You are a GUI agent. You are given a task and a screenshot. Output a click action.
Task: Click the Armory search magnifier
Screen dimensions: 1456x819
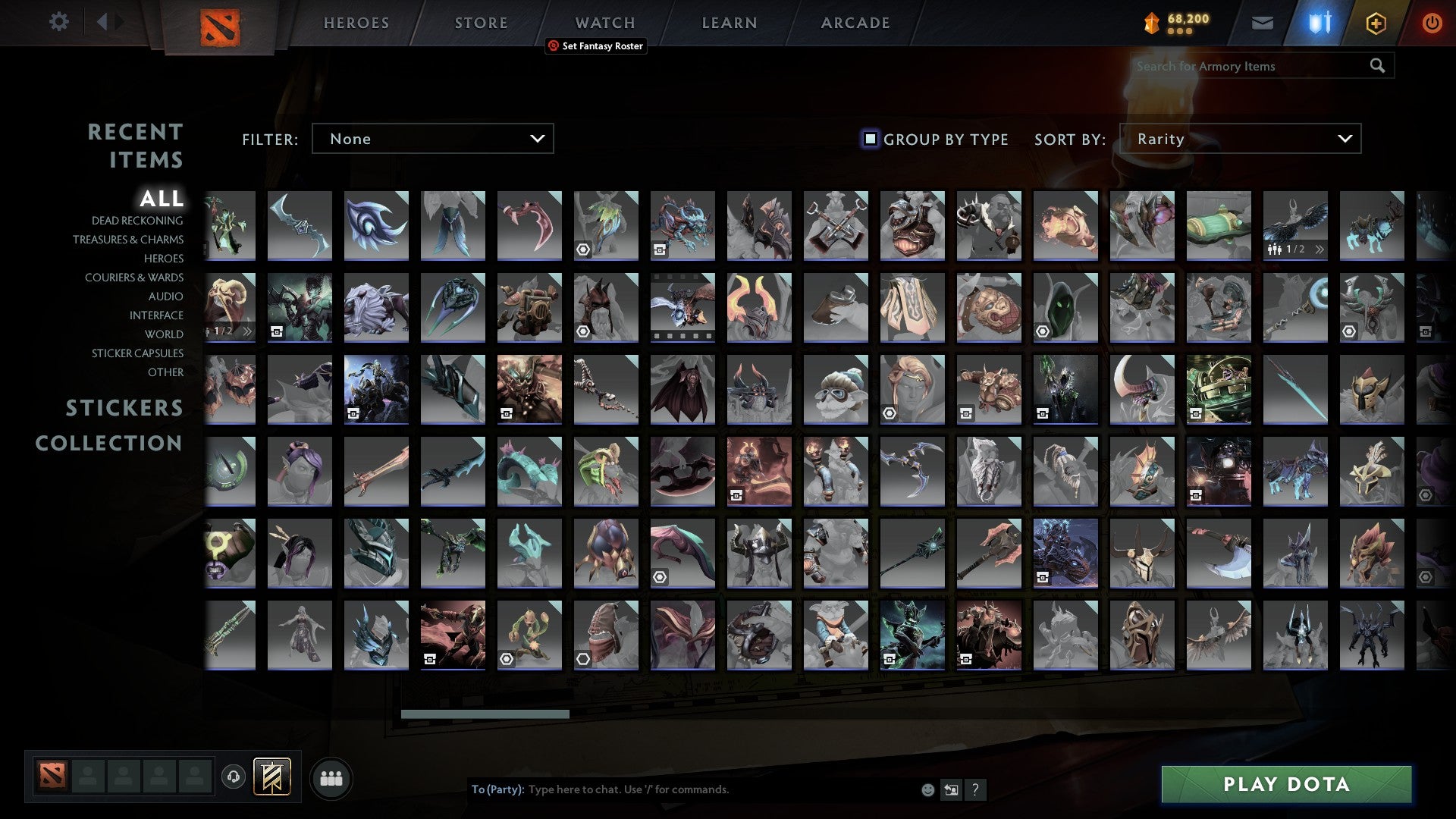tap(1377, 66)
